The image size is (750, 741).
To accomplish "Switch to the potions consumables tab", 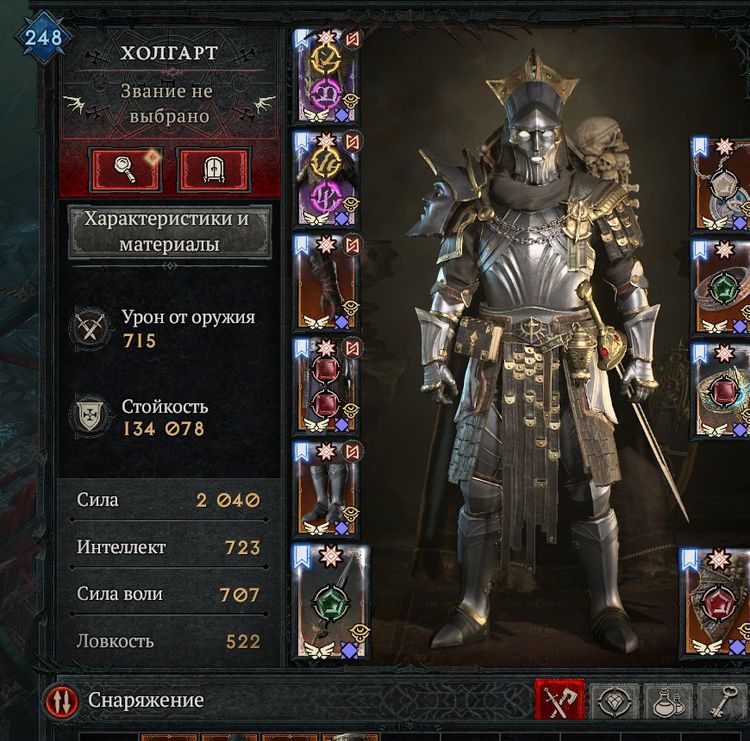I will (668, 701).
